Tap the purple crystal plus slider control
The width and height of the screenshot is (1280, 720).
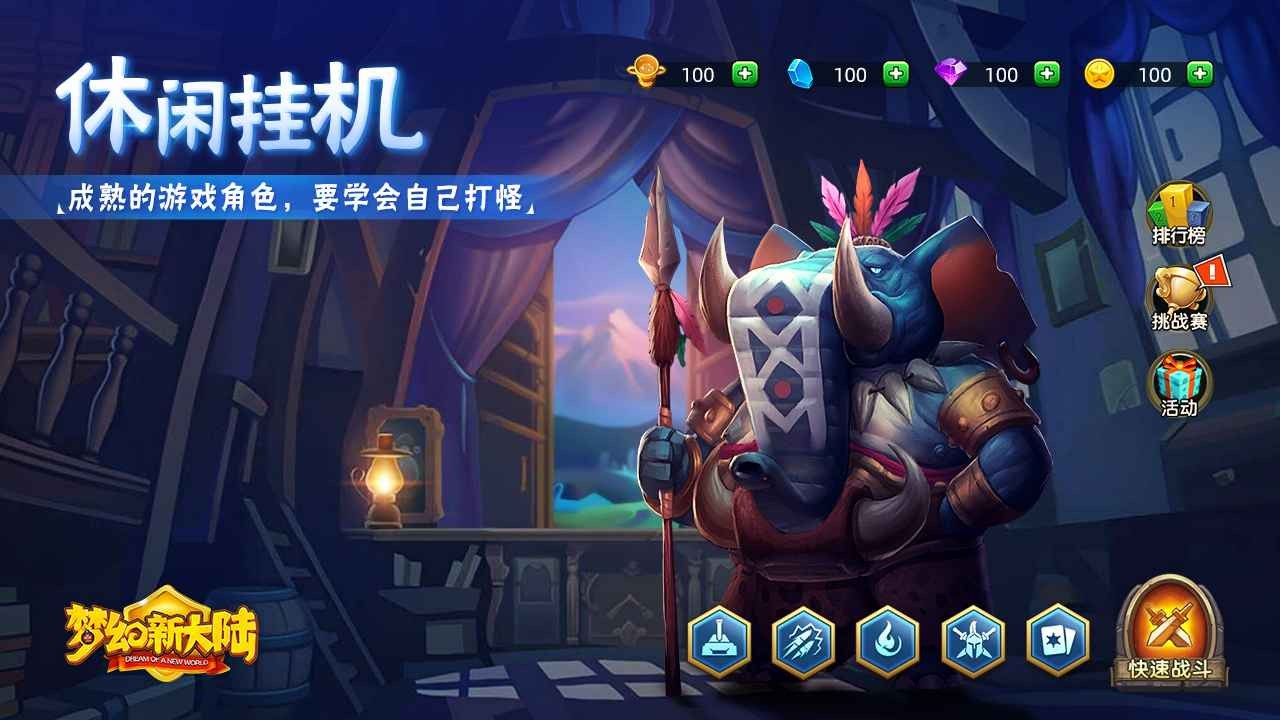point(1045,72)
